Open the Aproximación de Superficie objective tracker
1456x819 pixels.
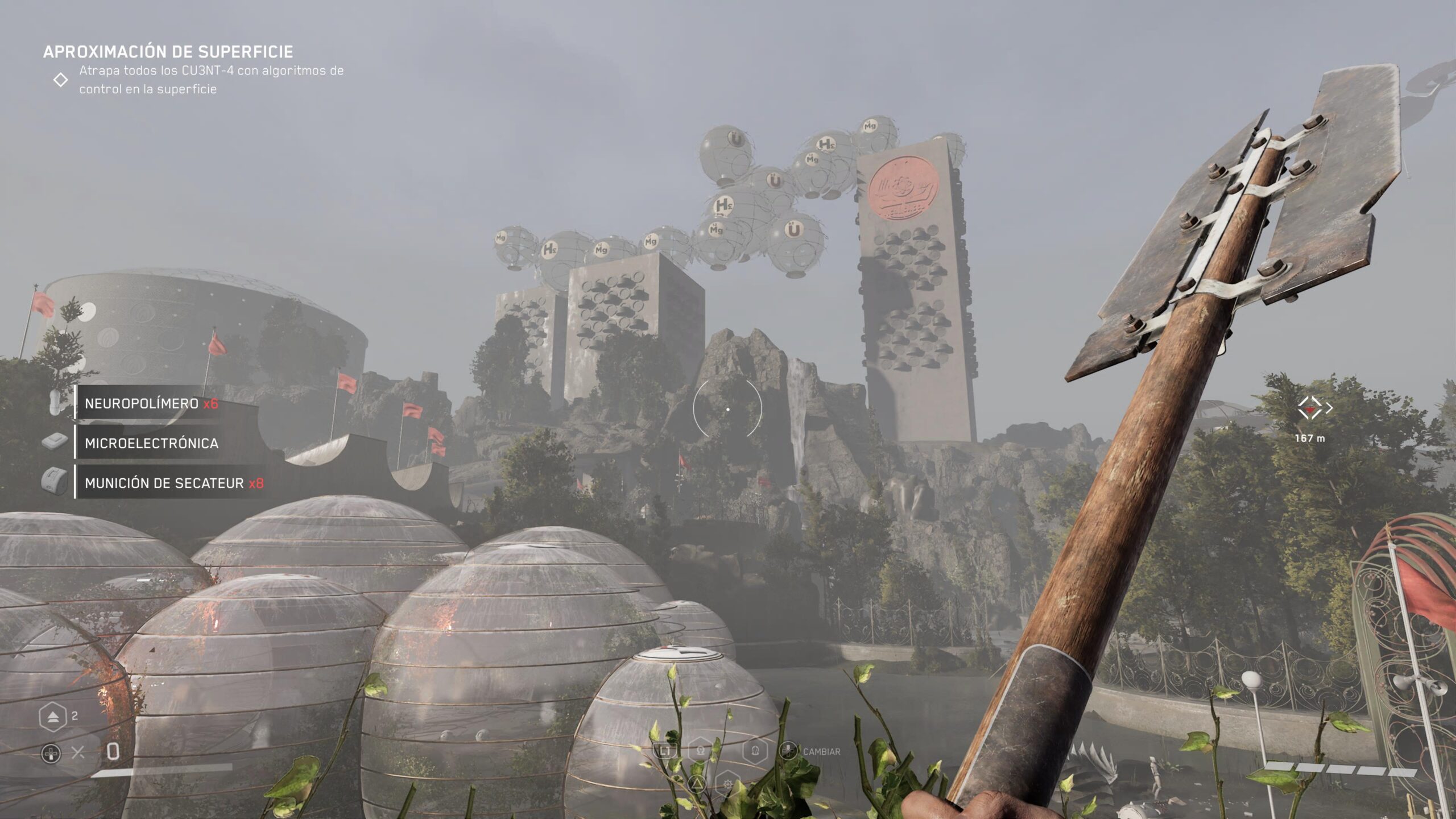(x=168, y=52)
